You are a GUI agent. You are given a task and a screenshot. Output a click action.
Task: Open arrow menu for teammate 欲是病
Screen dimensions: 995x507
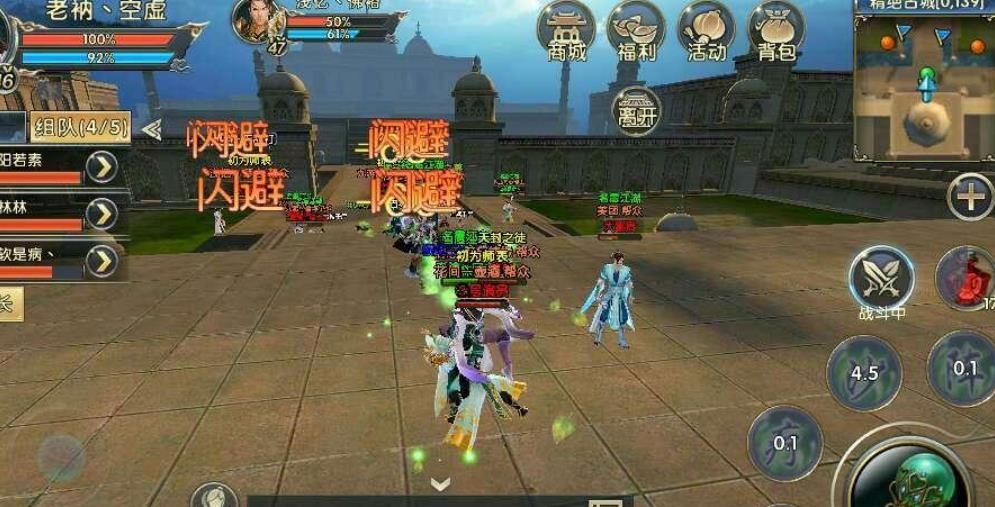pyautogui.click(x=101, y=261)
